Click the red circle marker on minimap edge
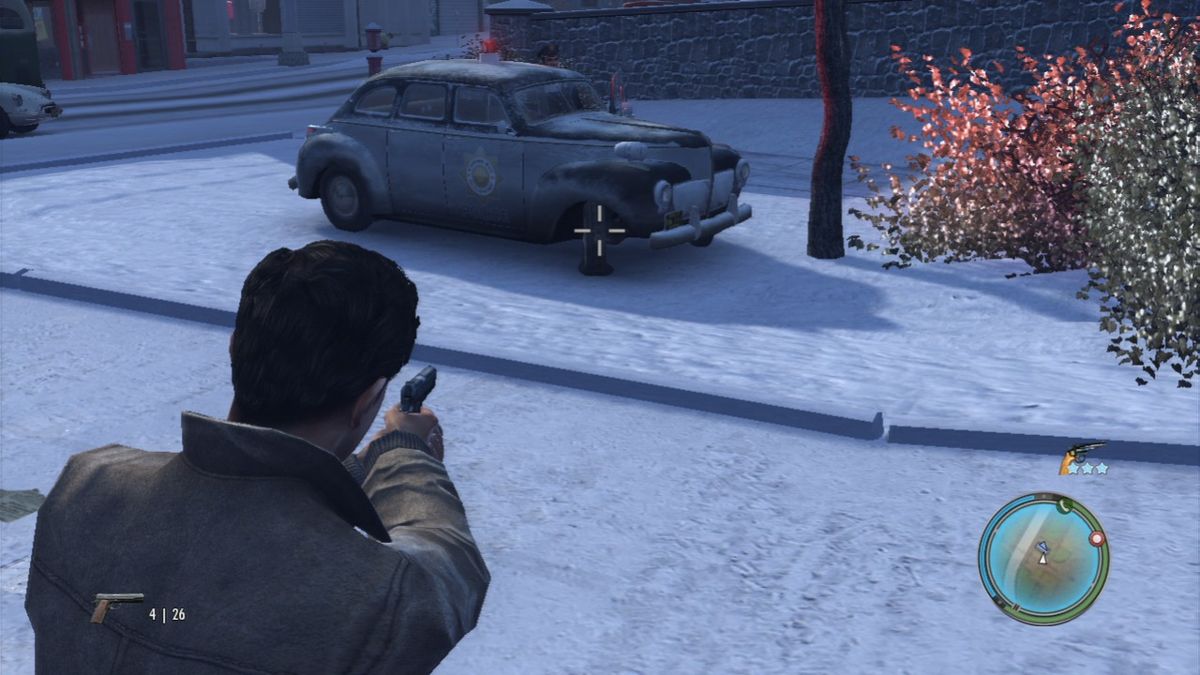 1097,538
